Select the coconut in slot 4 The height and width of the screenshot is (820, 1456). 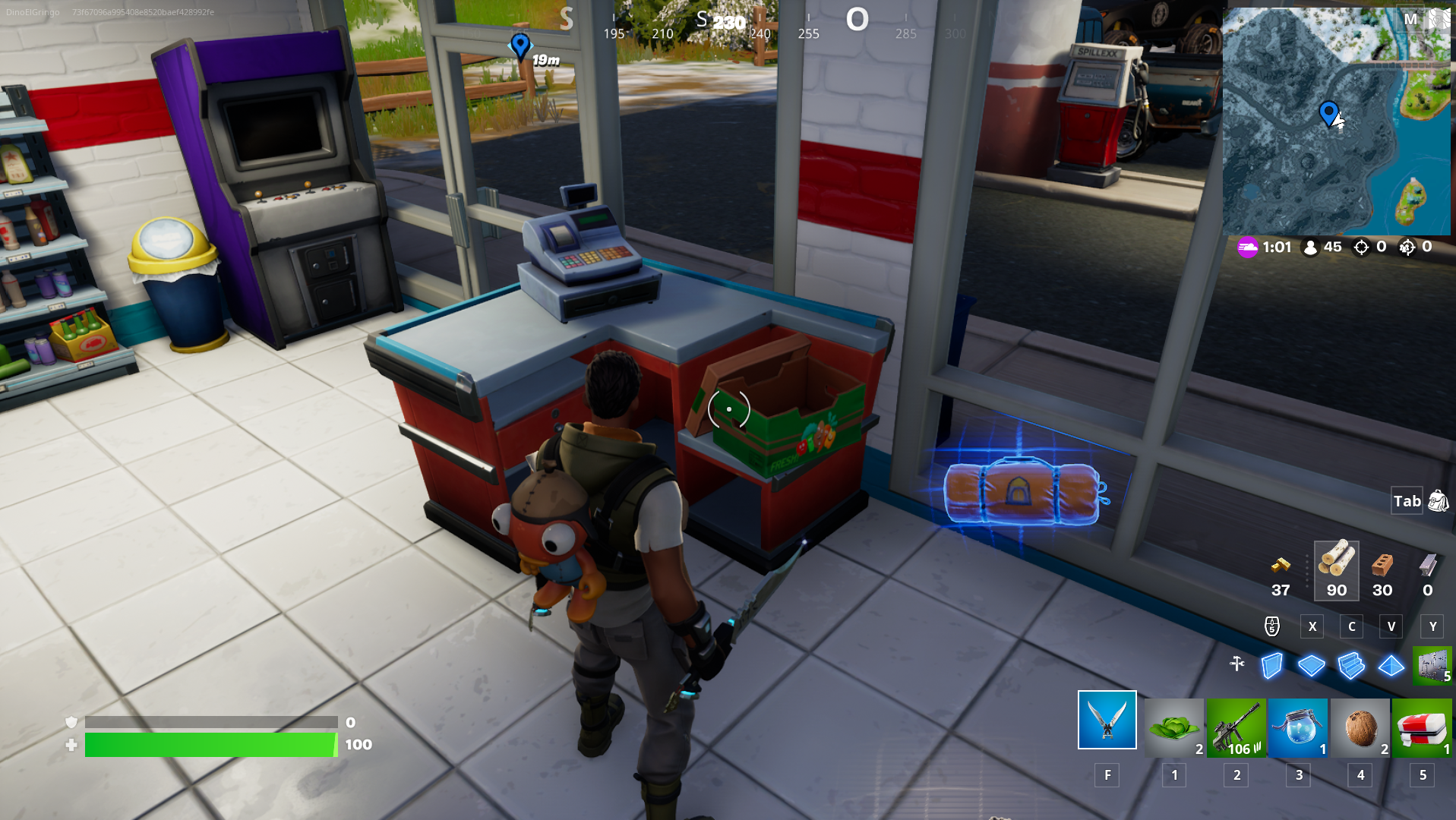[1360, 727]
